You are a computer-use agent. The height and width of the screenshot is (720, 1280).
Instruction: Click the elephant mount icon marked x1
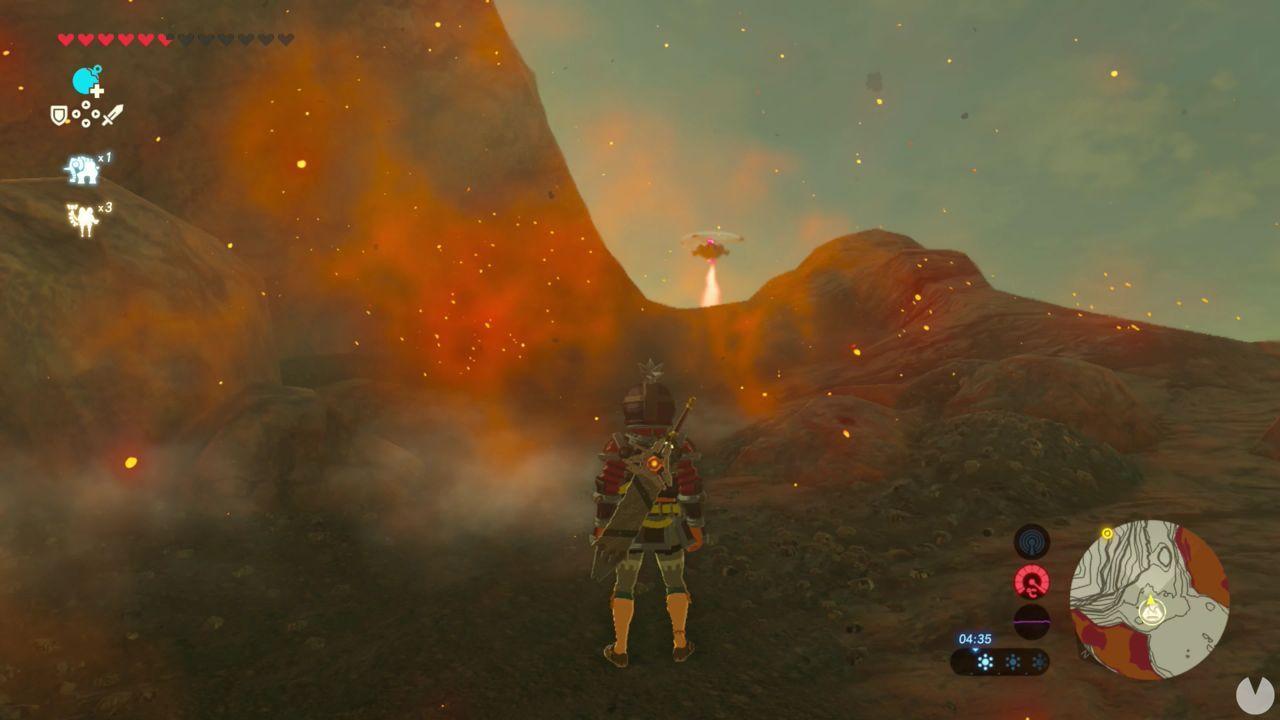pyautogui.click(x=81, y=166)
